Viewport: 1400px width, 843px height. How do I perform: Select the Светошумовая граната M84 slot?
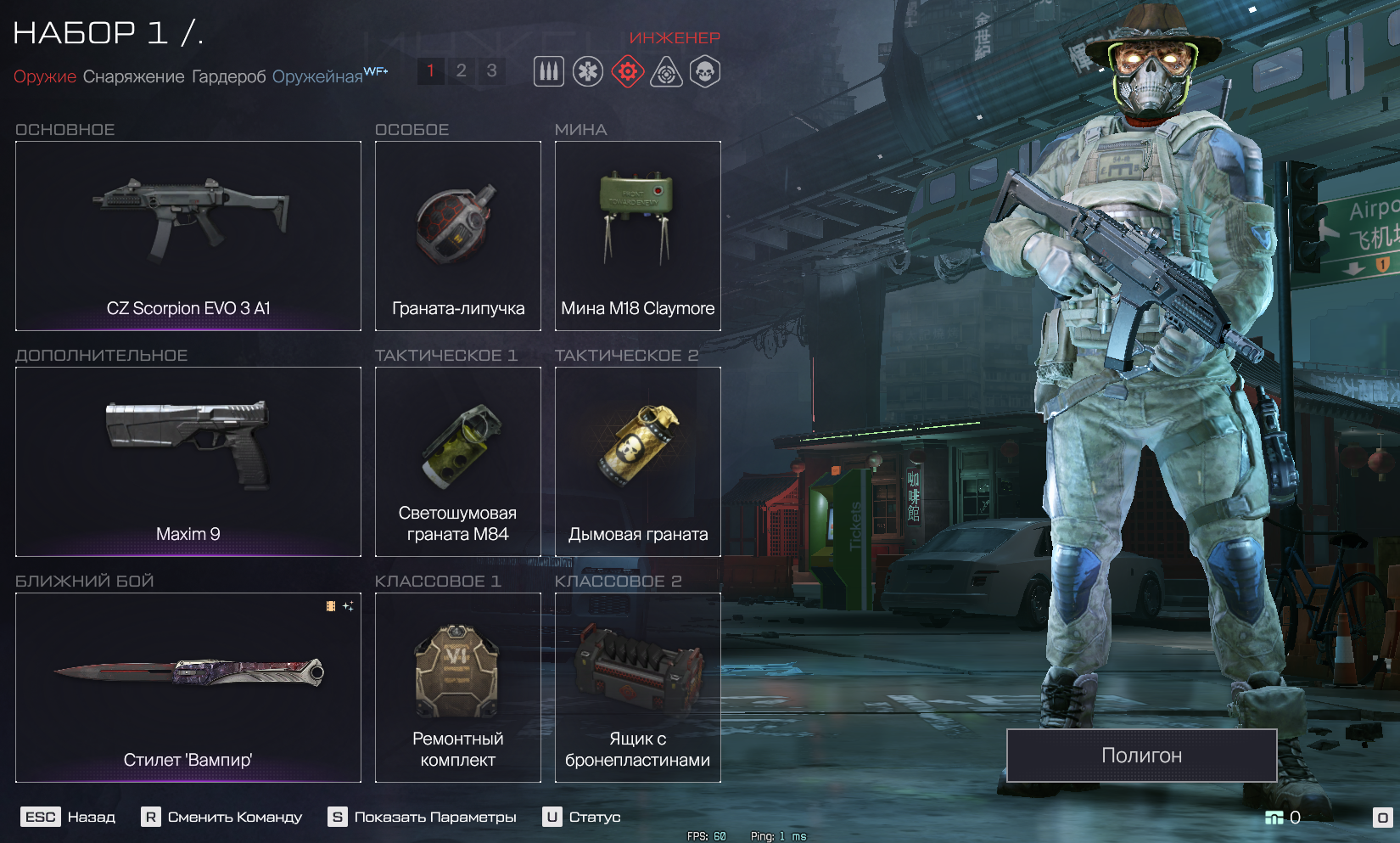coord(458,462)
